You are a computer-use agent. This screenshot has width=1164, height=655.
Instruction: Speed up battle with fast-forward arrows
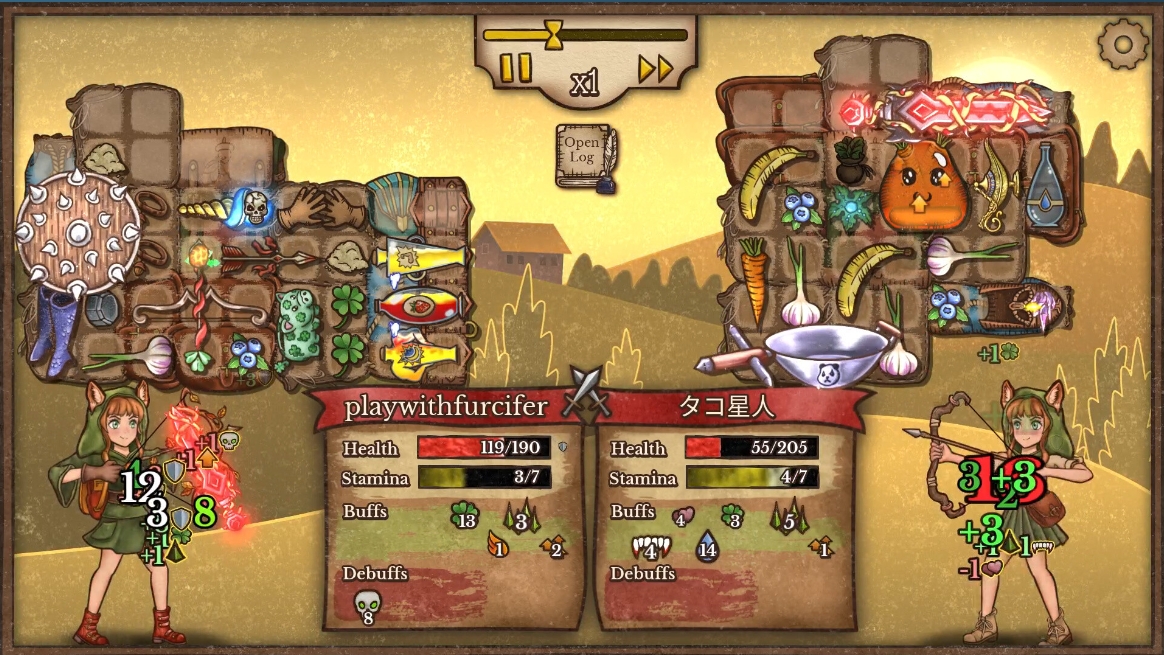pos(655,68)
